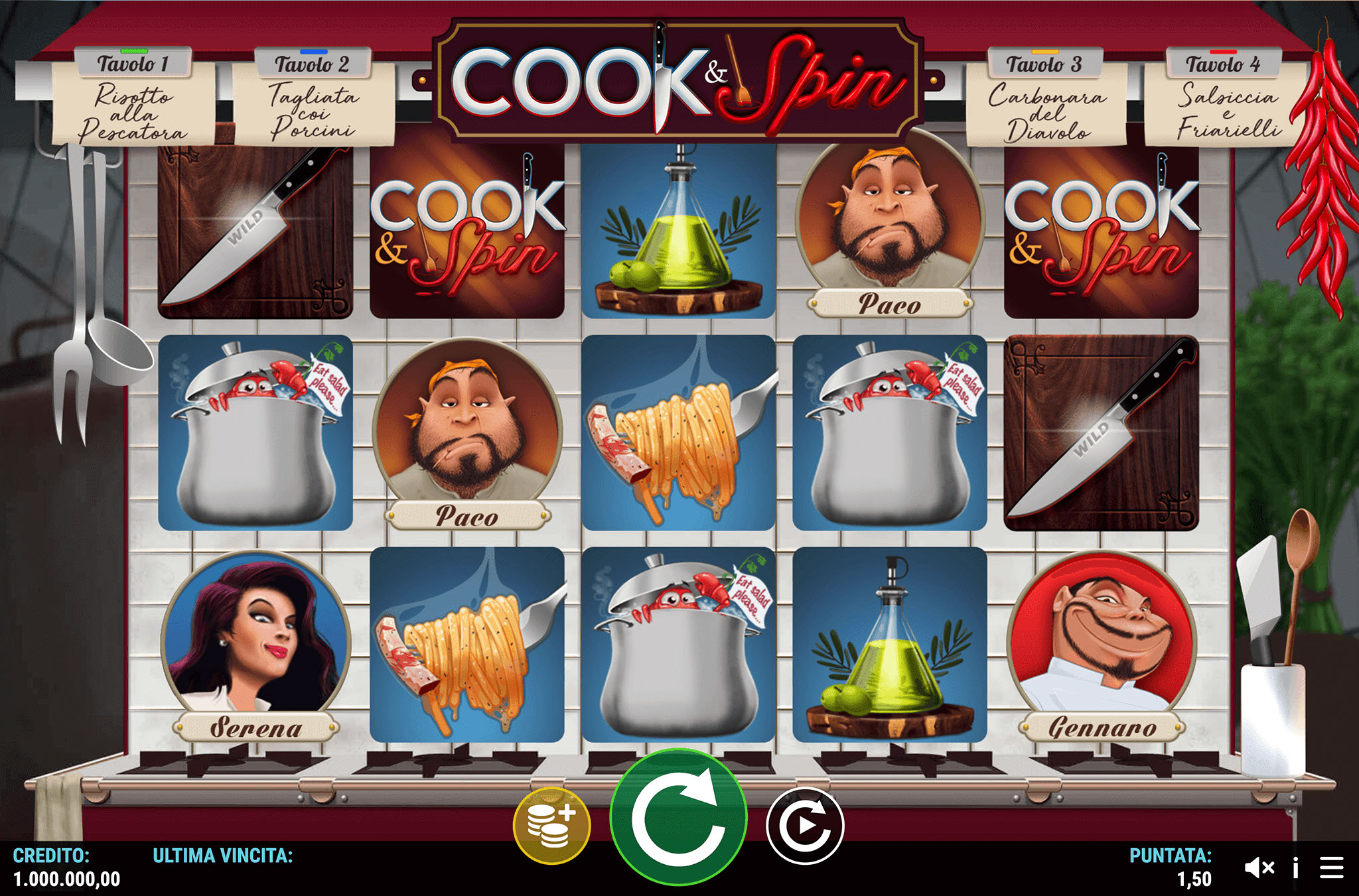Open the bet coins button
This screenshot has width=1359, height=896.
[x=551, y=826]
